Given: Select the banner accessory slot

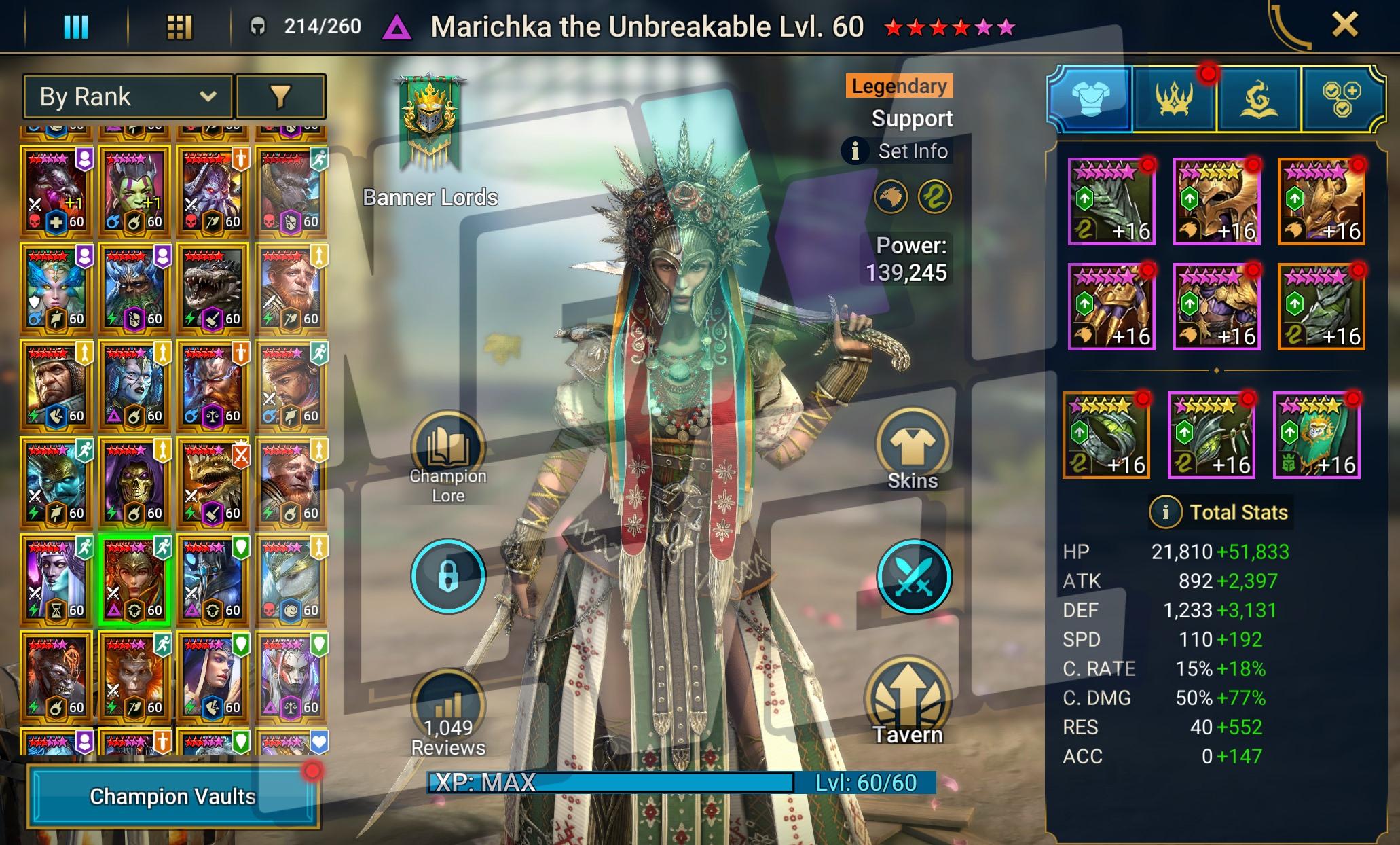Looking at the screenshot, I should (x=1316, y=436).
